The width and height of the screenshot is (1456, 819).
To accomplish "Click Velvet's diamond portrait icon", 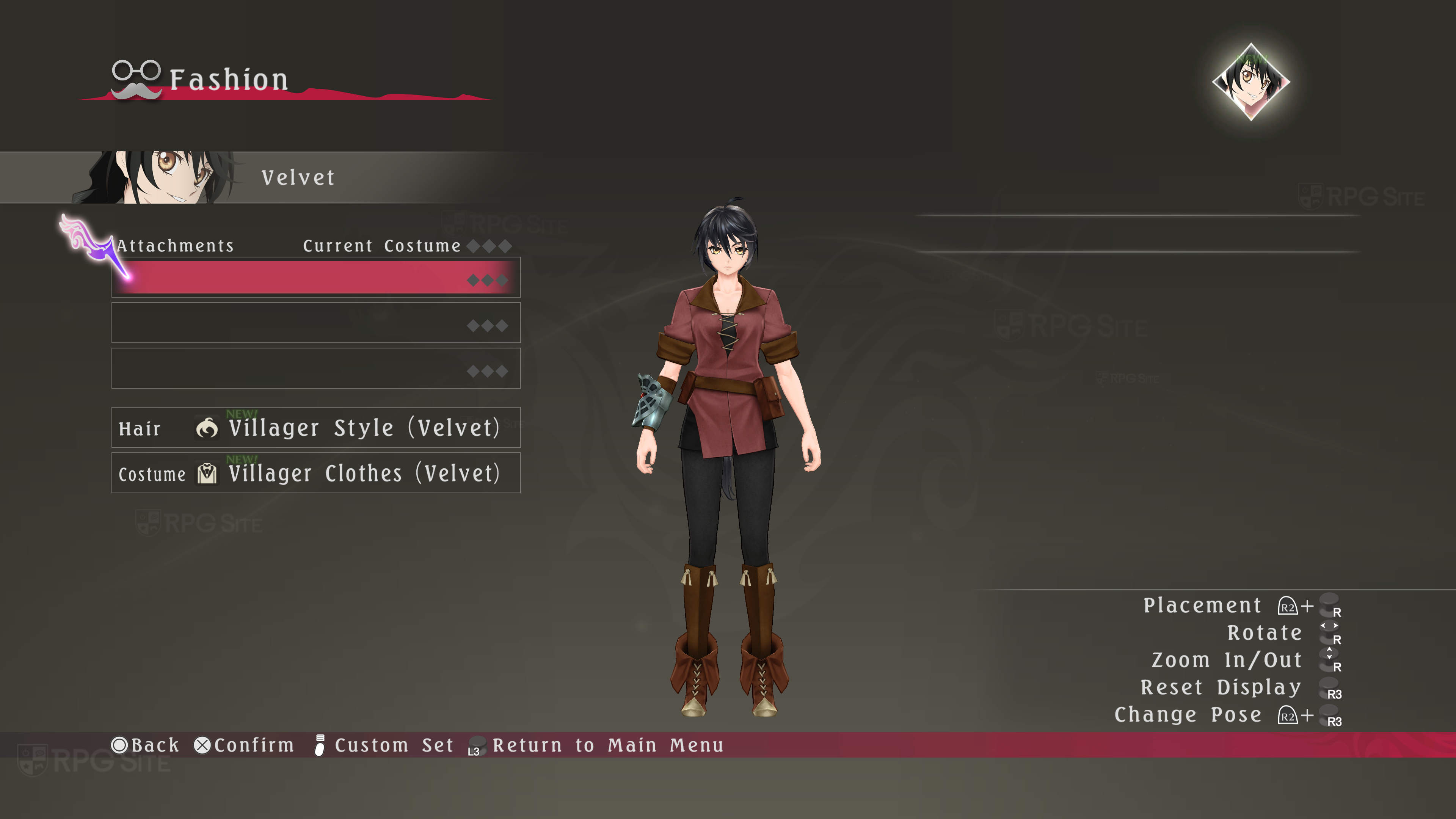I will coord(1251,82).
